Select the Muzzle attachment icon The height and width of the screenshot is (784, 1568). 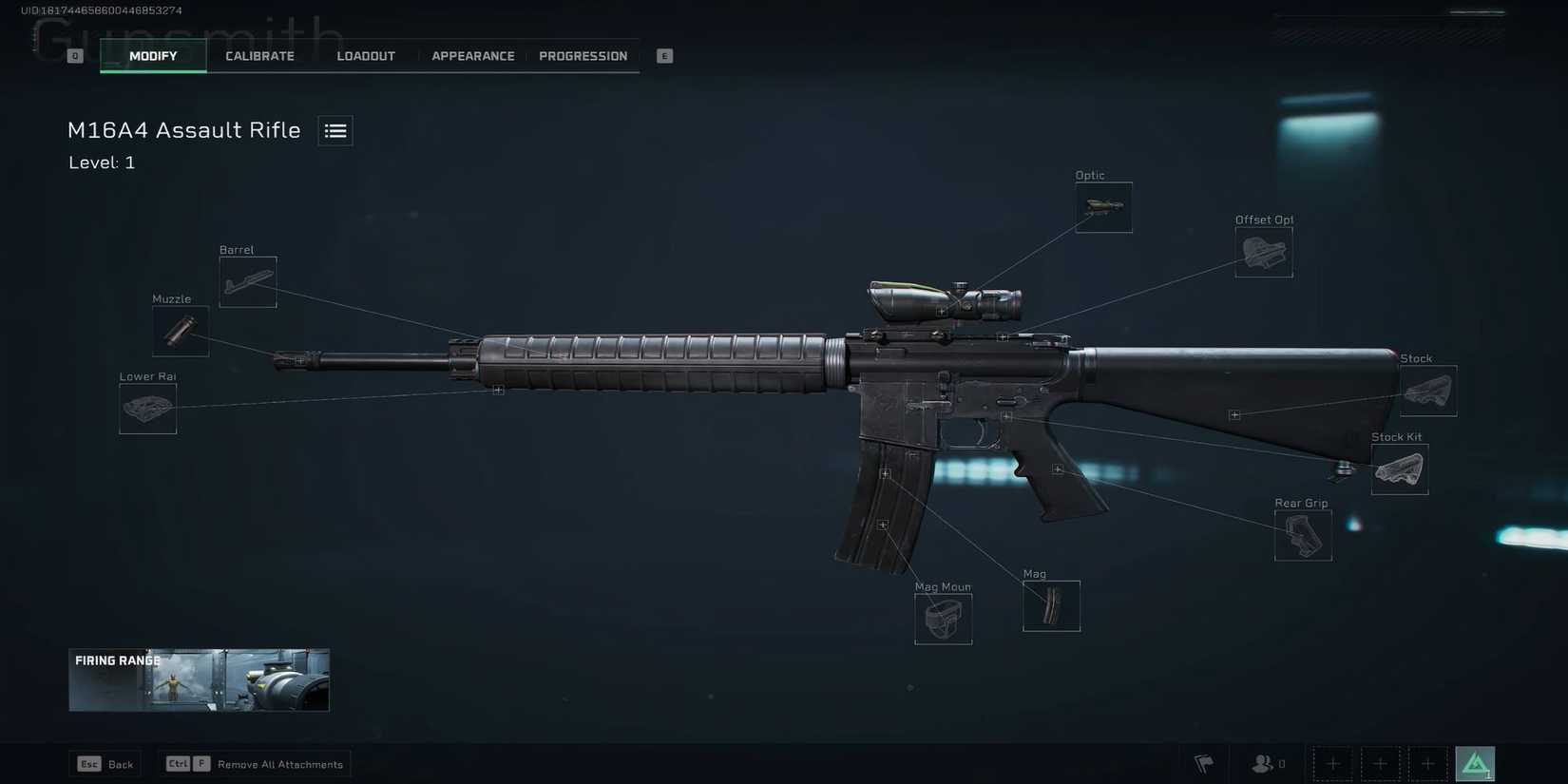[180, 331]
